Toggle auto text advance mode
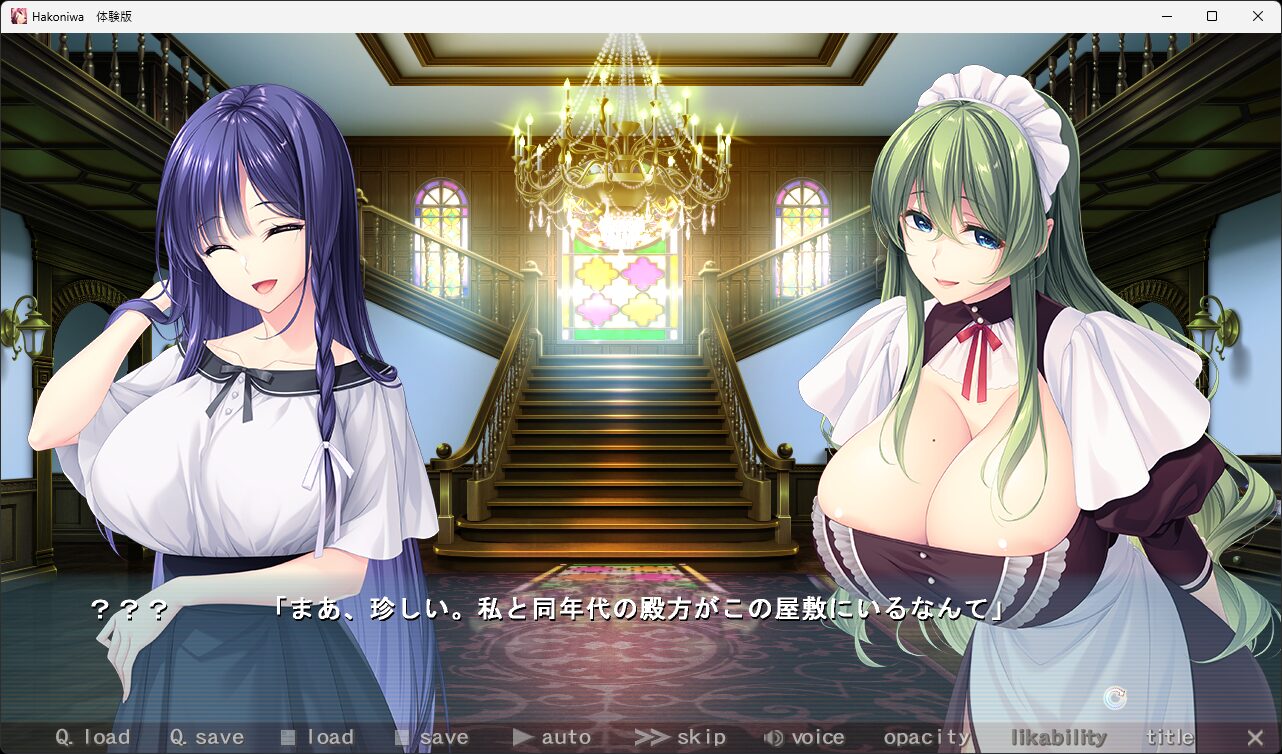1282x754 pixels. 552,738
